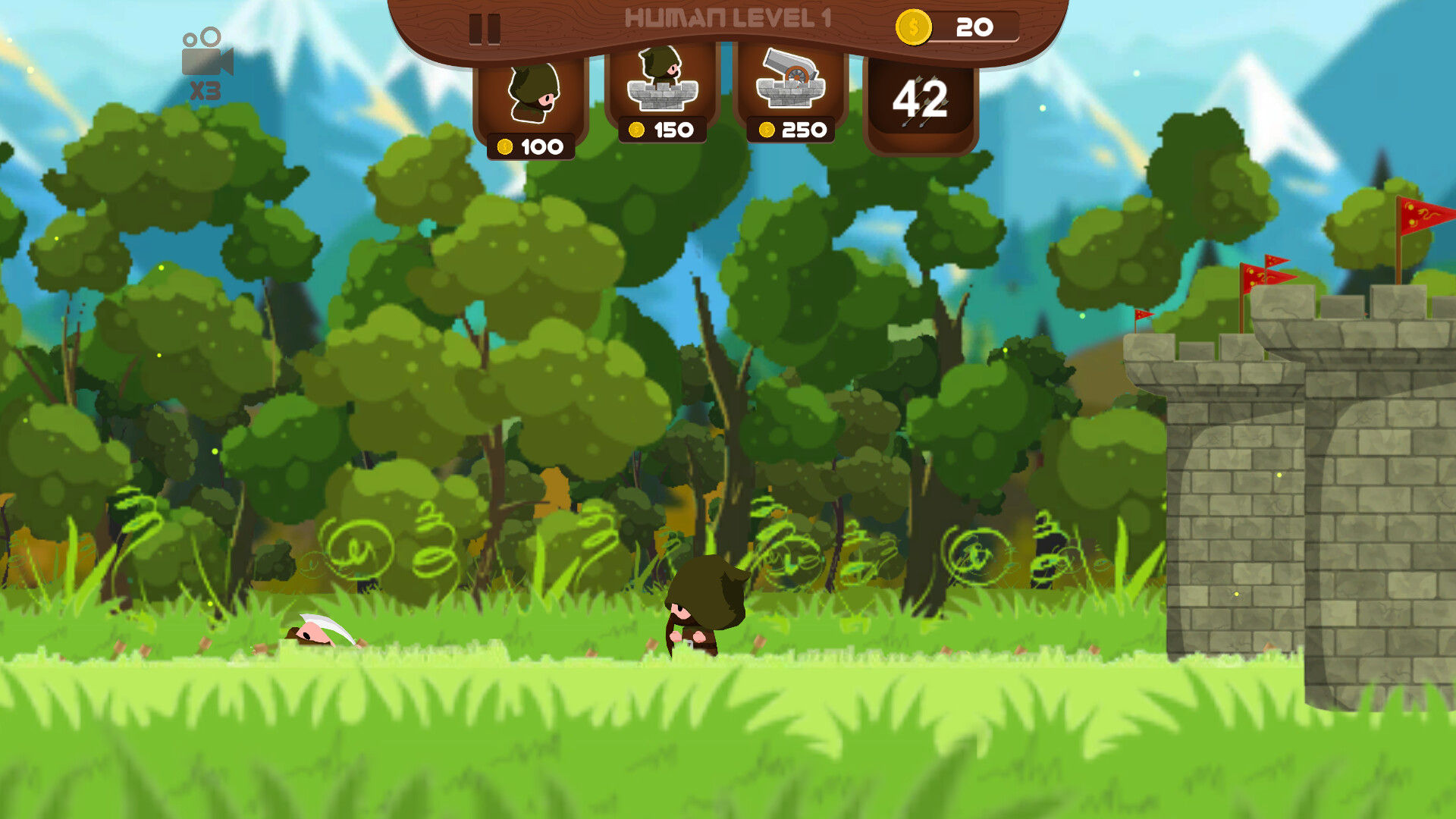Select the soldier tab panel costing 150
Screen dimensions: 1456x819
[x=662, y=87]
